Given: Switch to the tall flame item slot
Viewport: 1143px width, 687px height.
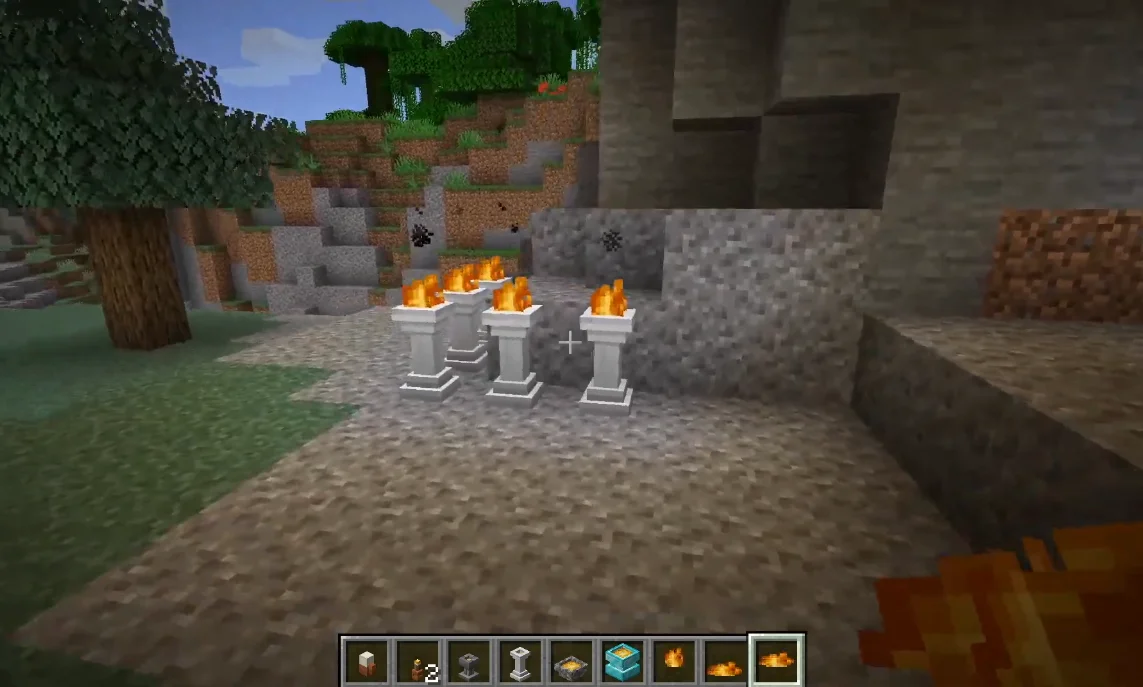Looking at the screenshot, I should [675, 661].
